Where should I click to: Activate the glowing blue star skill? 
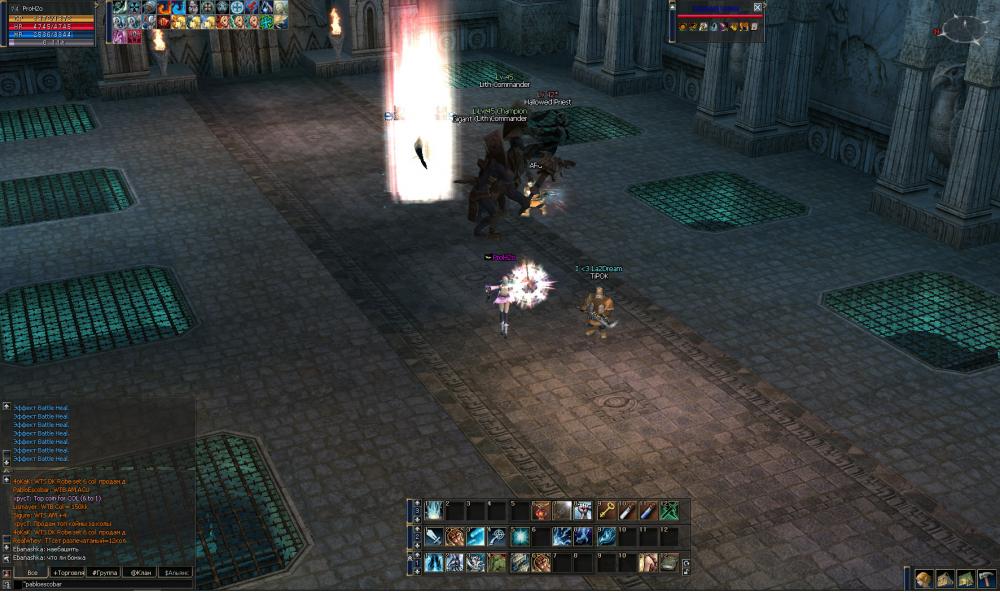tap(519, 537)
